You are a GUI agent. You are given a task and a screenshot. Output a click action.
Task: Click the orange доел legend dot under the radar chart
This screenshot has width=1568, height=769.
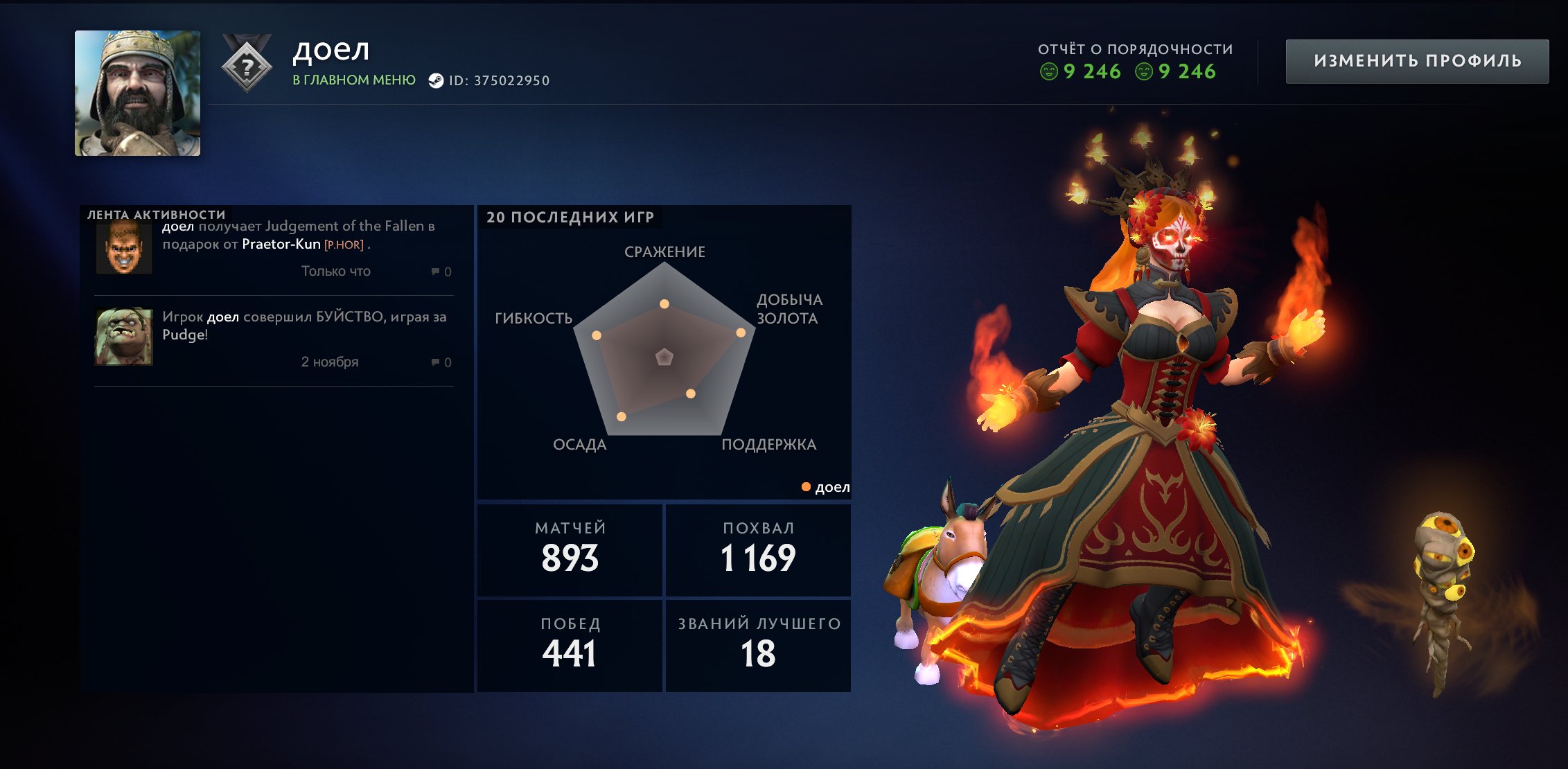[806, 488]
